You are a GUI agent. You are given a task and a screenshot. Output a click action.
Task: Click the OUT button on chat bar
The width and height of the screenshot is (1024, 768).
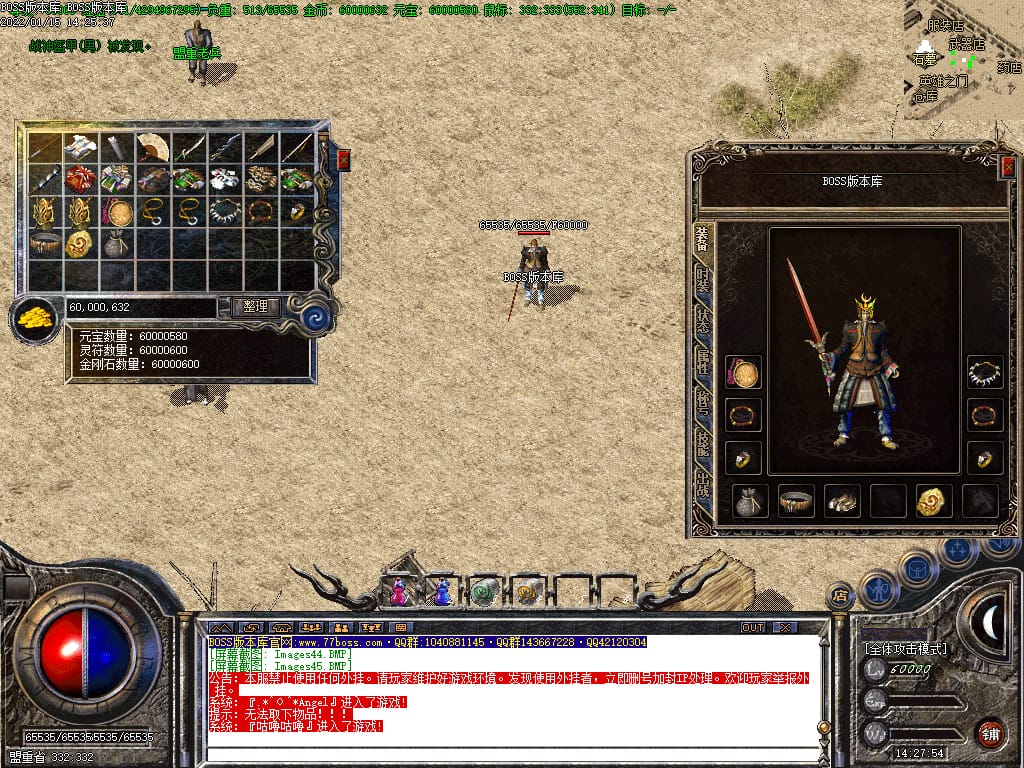(752, 627)
